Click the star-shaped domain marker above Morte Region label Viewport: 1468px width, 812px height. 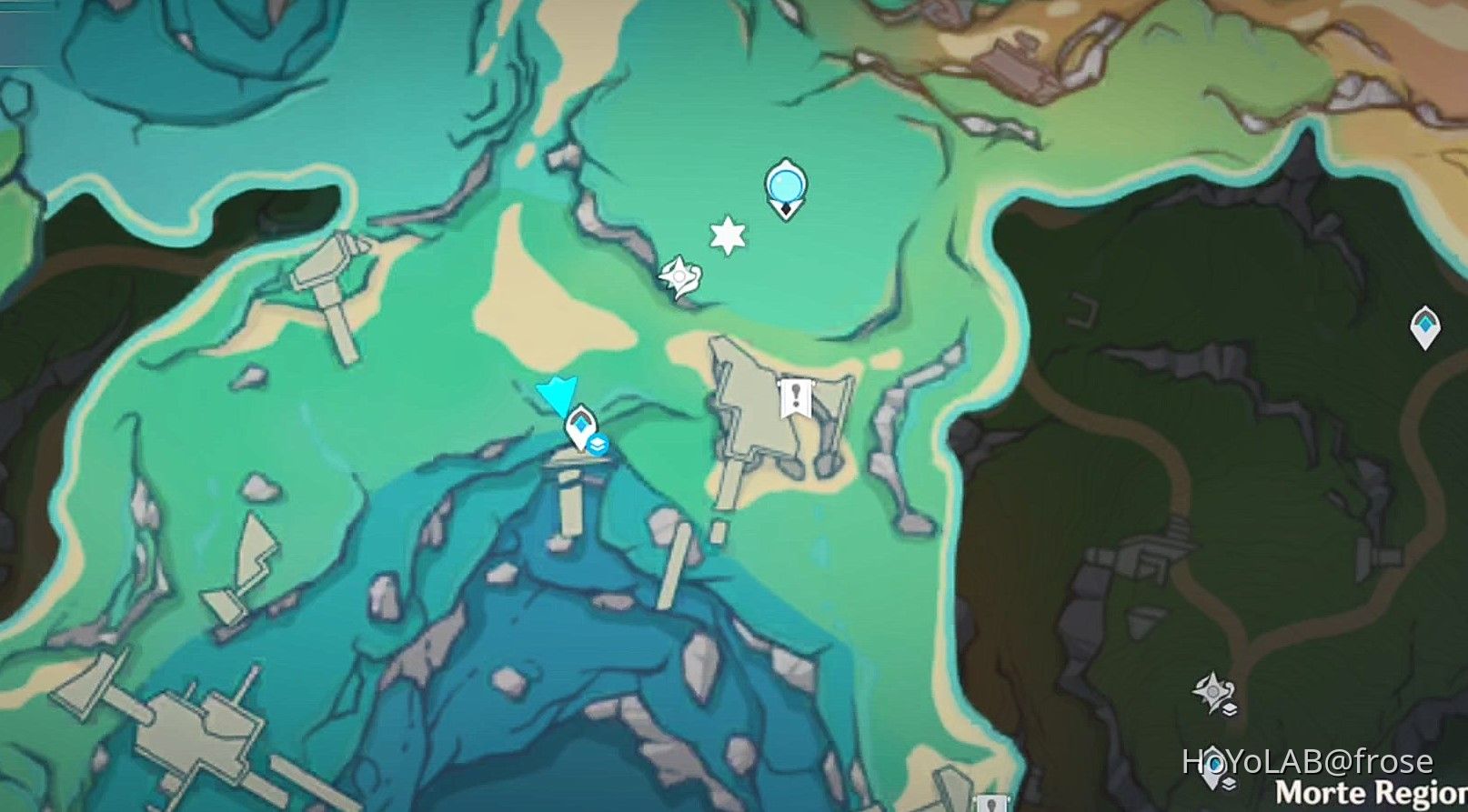click(x=1212, y=688)
